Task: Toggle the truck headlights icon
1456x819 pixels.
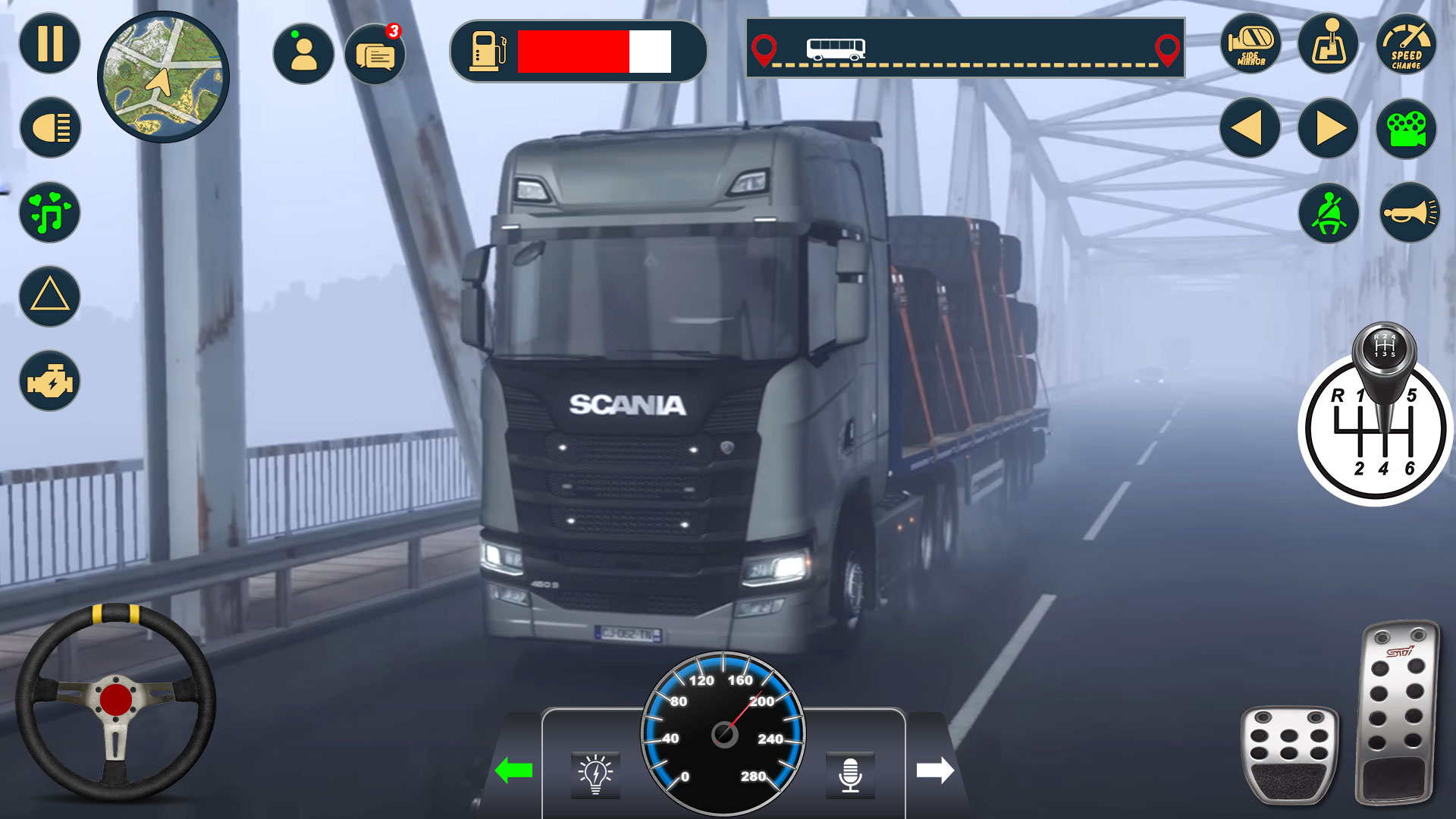Action: pos(48,128)
